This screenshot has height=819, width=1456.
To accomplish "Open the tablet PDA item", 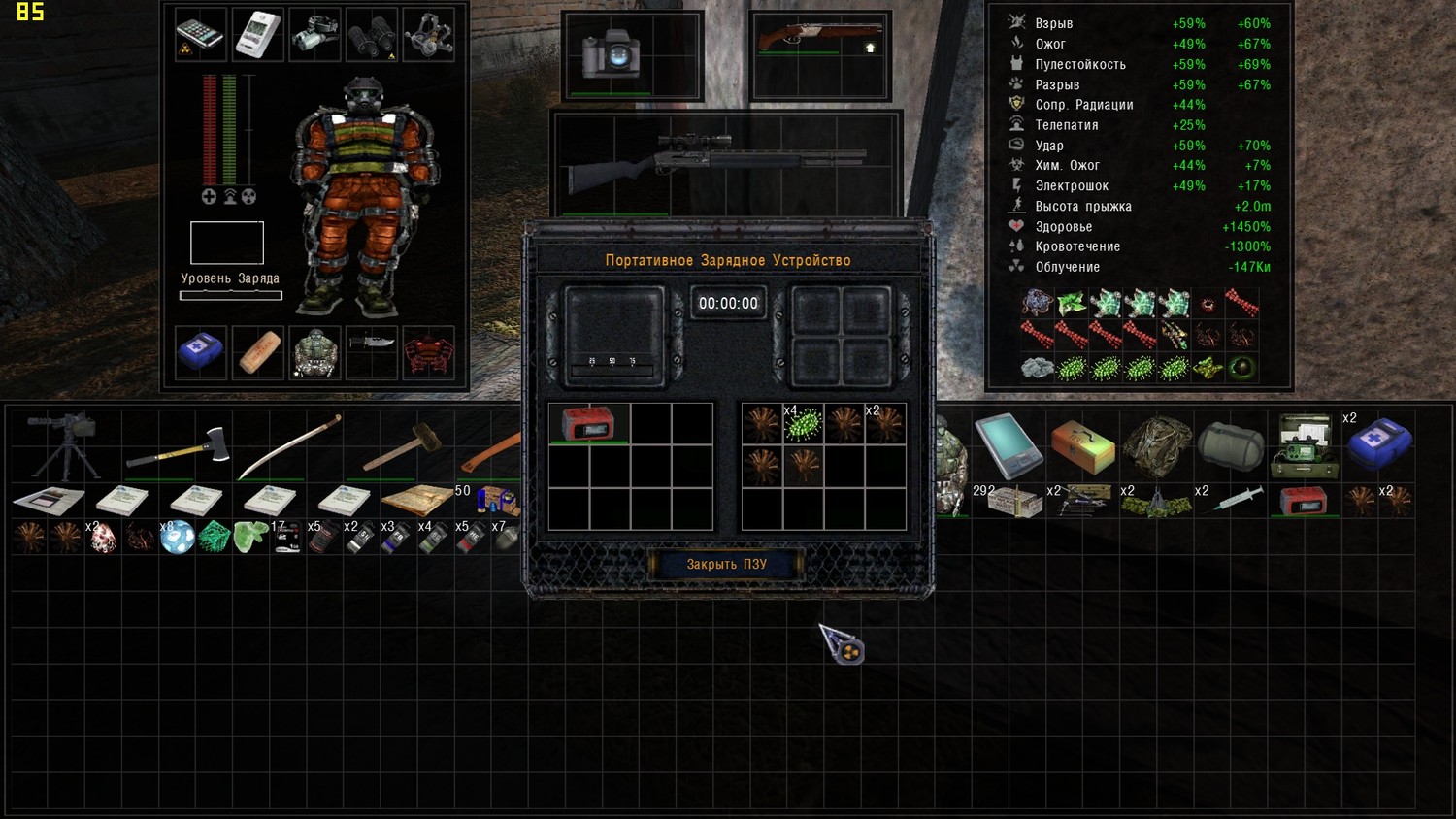I will (x=1009, y=444).
